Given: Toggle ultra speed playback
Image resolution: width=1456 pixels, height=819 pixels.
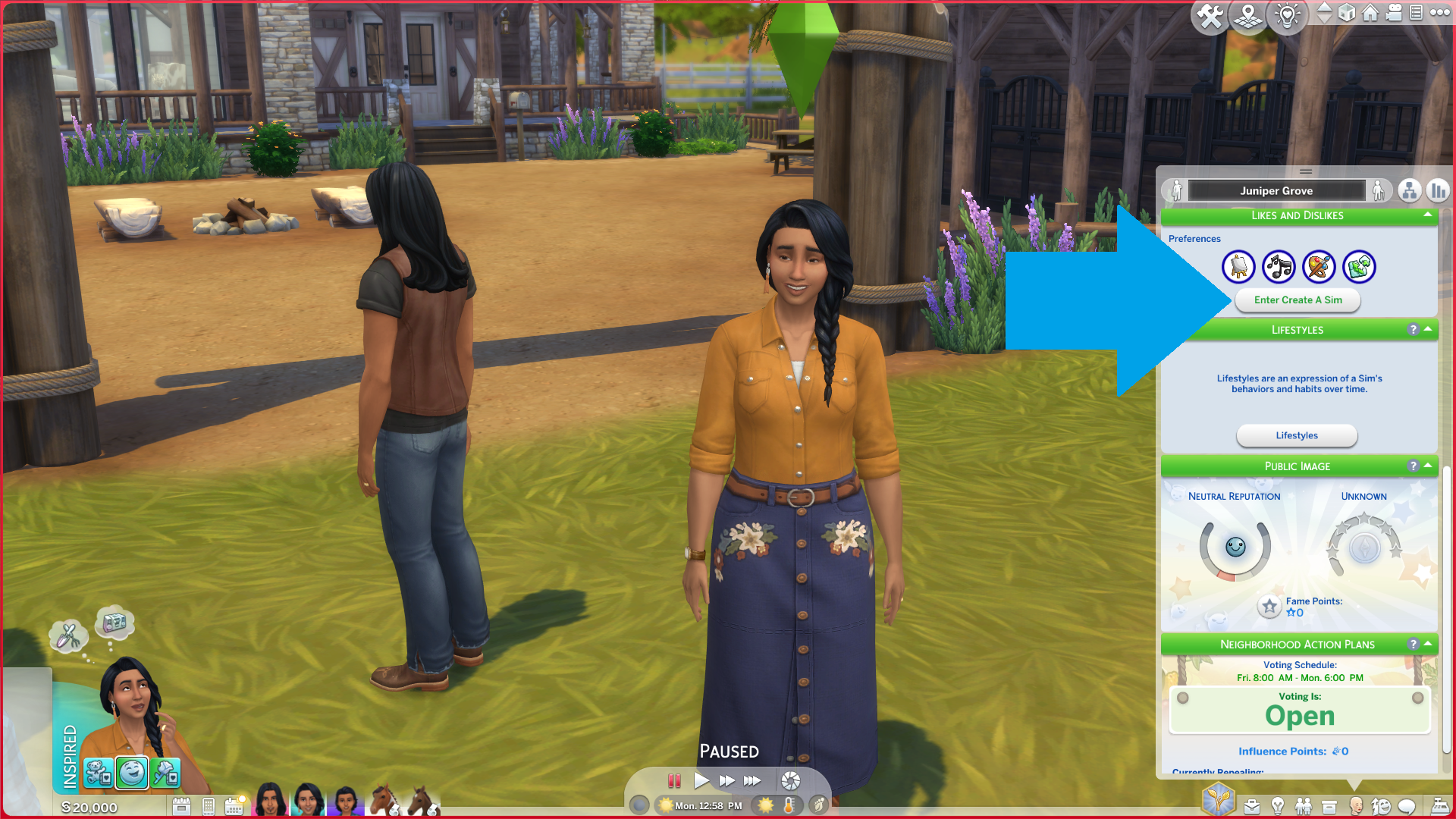Looking at the screenshot, I should pyautogui.click(x=752, y=780).
